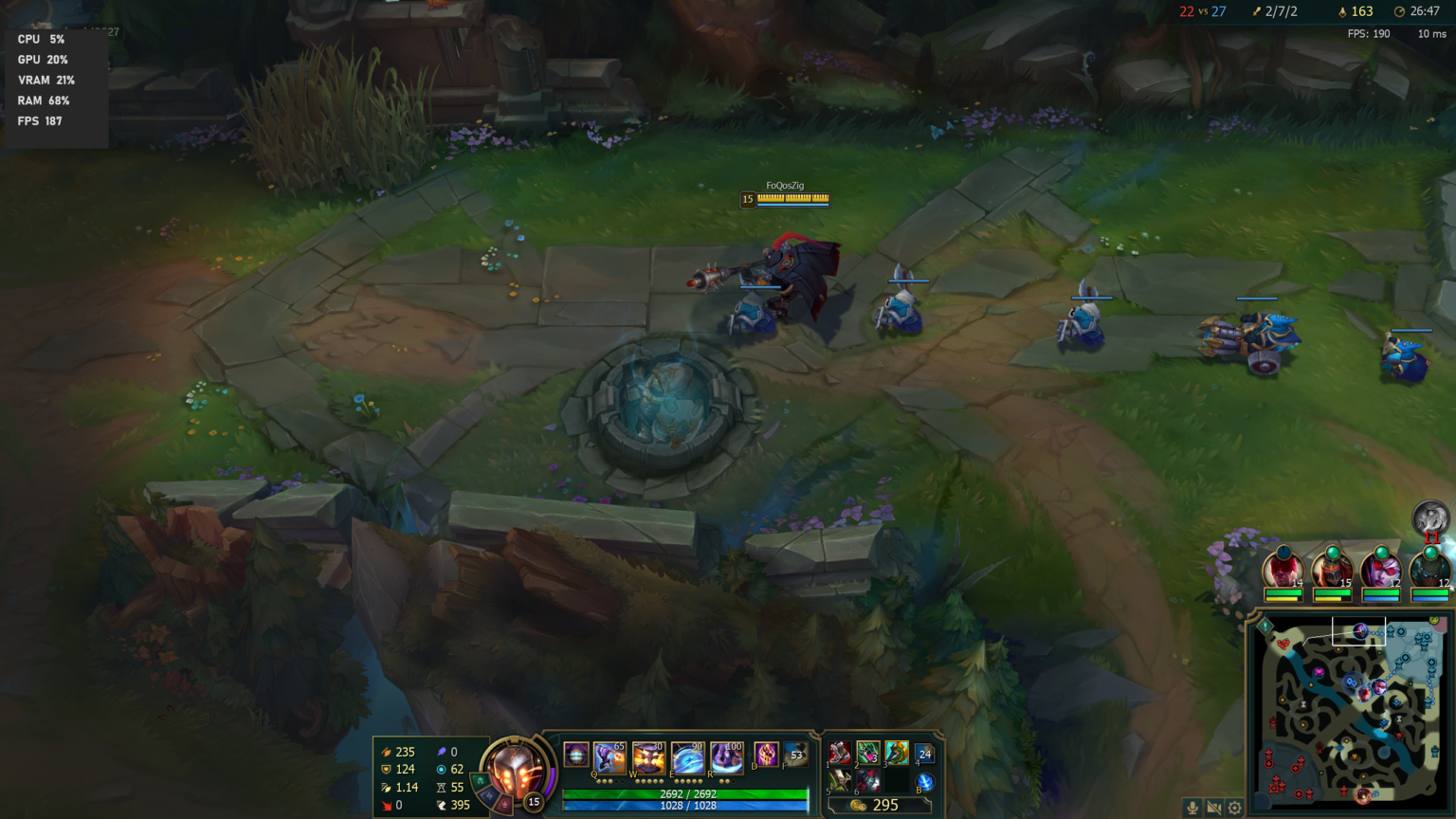
Task: Select the enemy Zed portrait
Action: (x=1332, y=571)
